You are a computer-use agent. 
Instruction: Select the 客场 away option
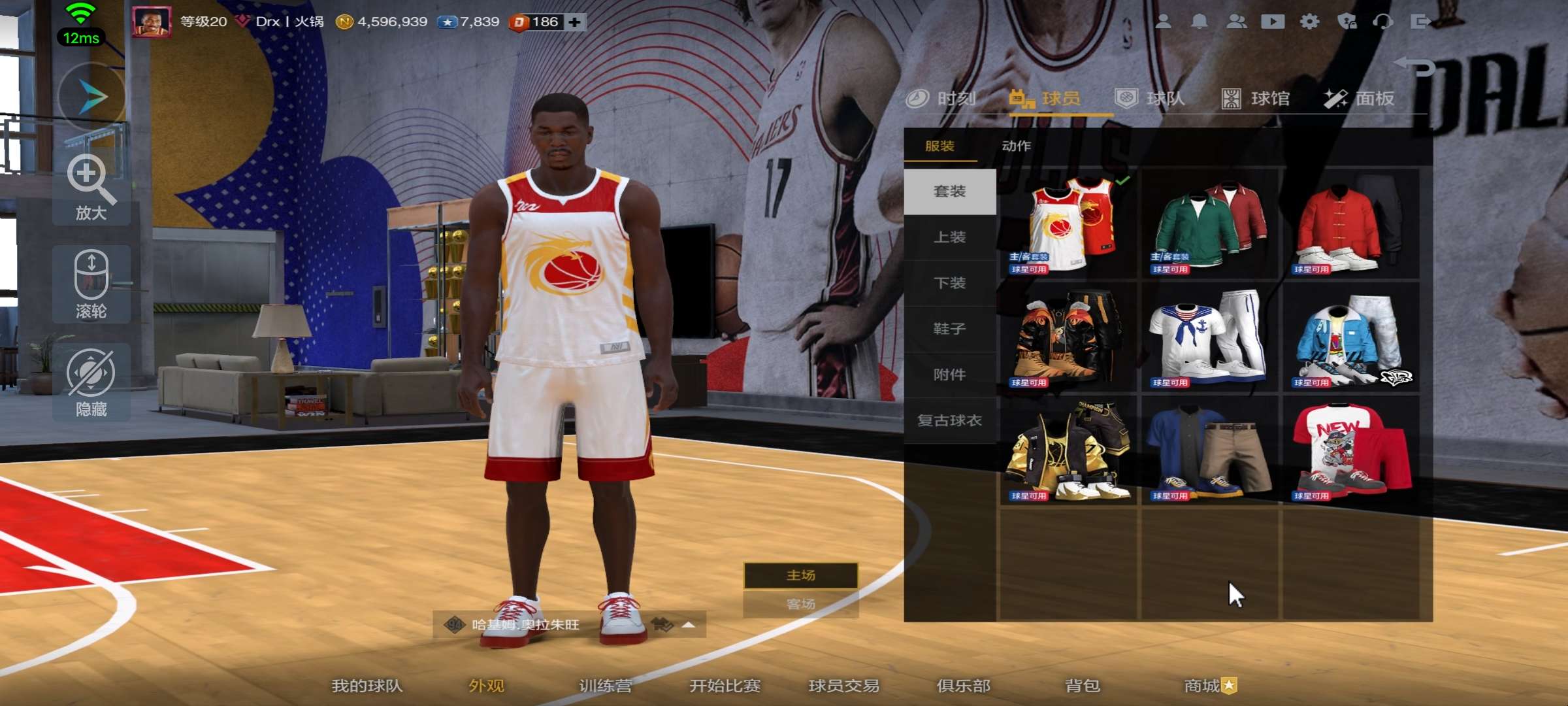click(x=800, y=603)
